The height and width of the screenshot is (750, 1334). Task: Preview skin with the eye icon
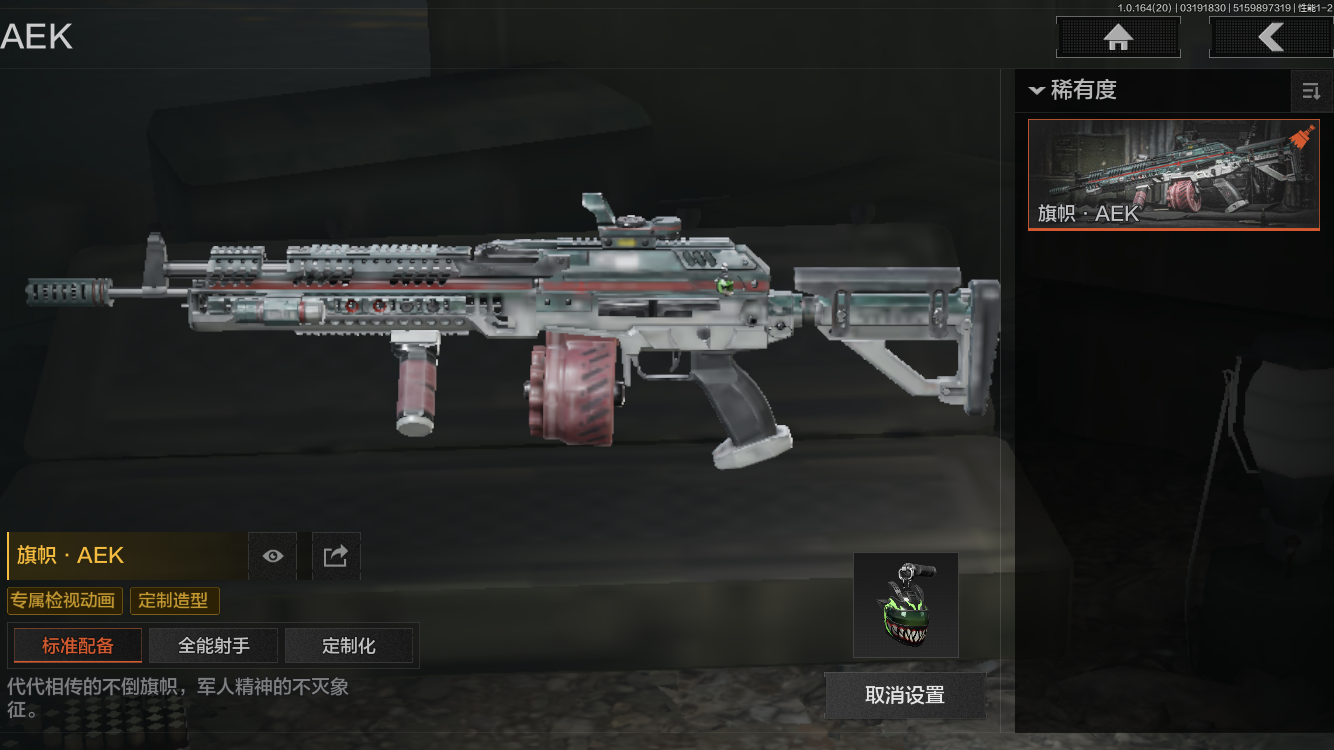coord(273,556)
